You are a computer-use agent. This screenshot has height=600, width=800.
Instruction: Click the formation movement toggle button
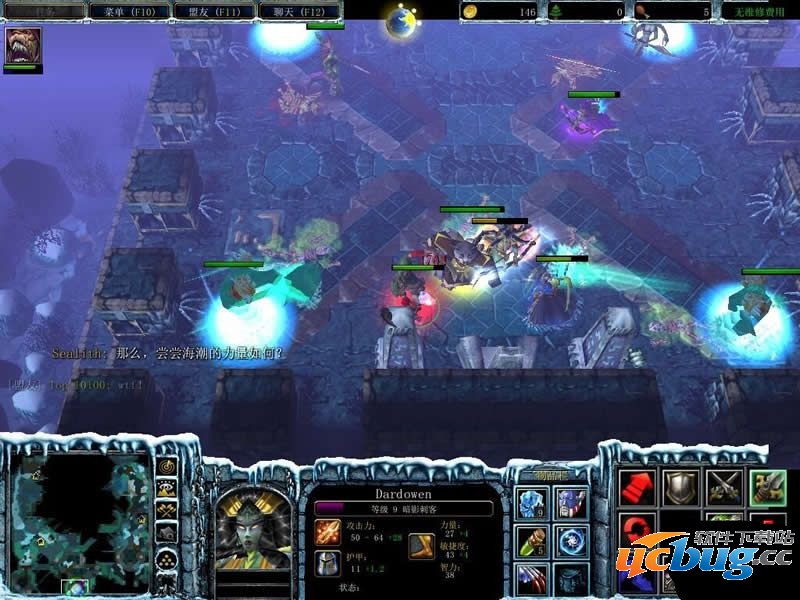(167, 559)
